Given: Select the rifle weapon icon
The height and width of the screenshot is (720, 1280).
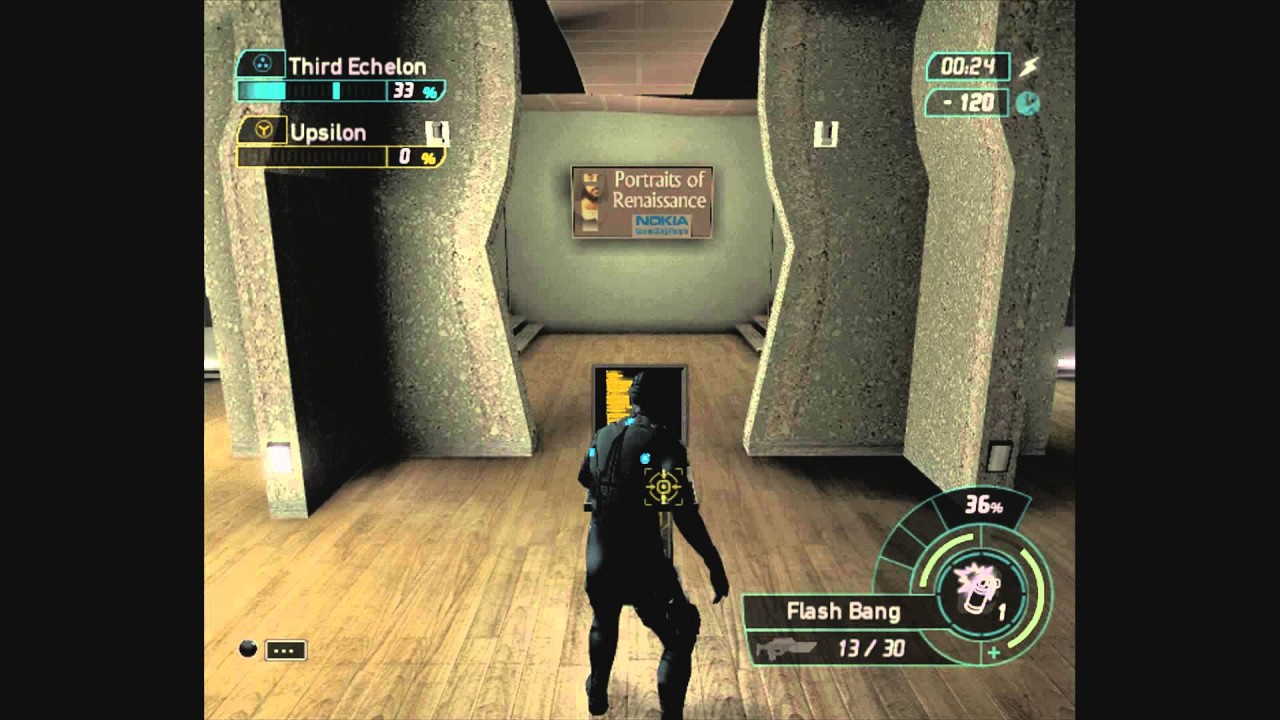Looking at the screenshot, I should [787, 648].
